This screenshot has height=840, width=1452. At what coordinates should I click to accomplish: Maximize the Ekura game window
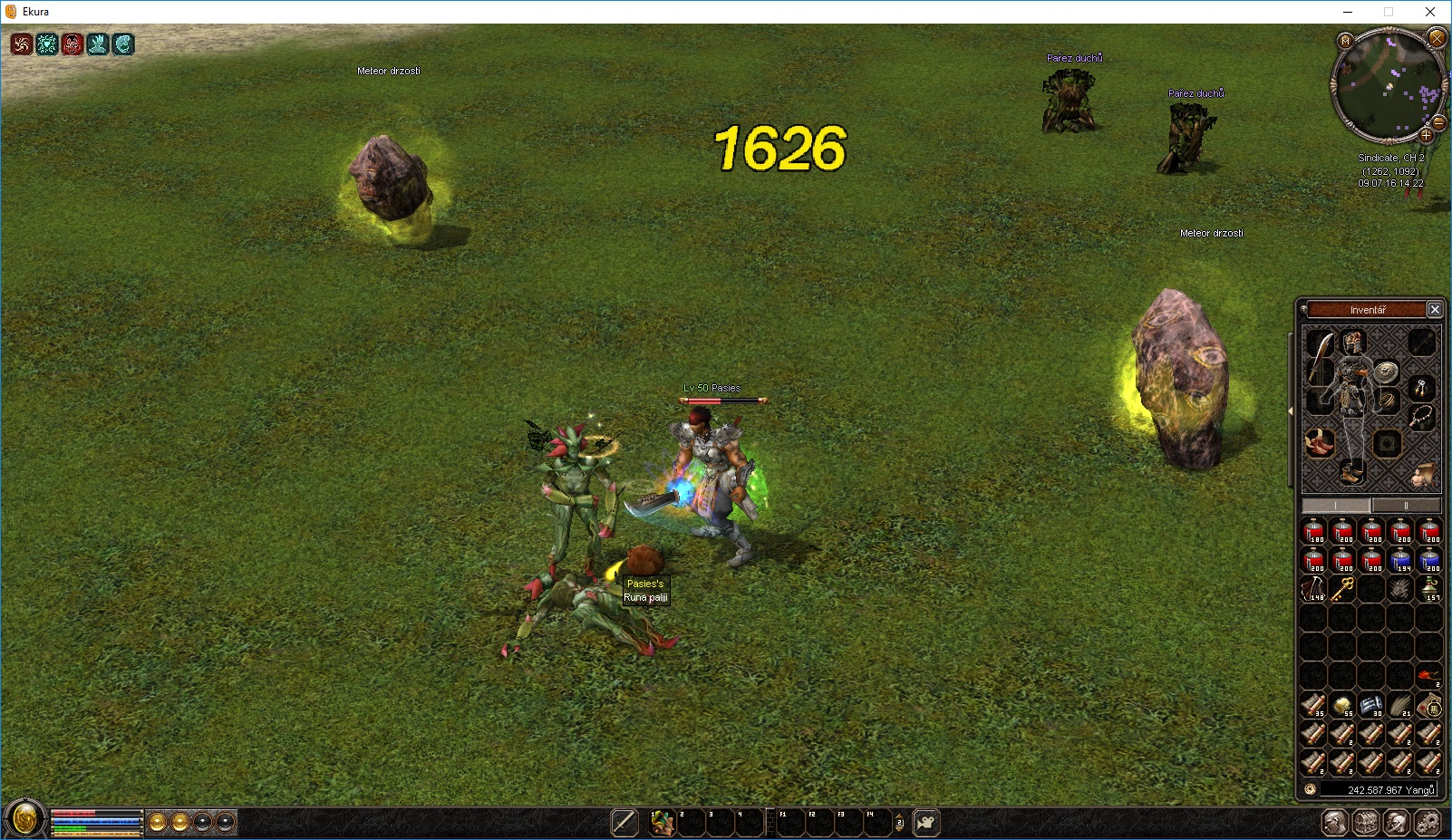1388,12
